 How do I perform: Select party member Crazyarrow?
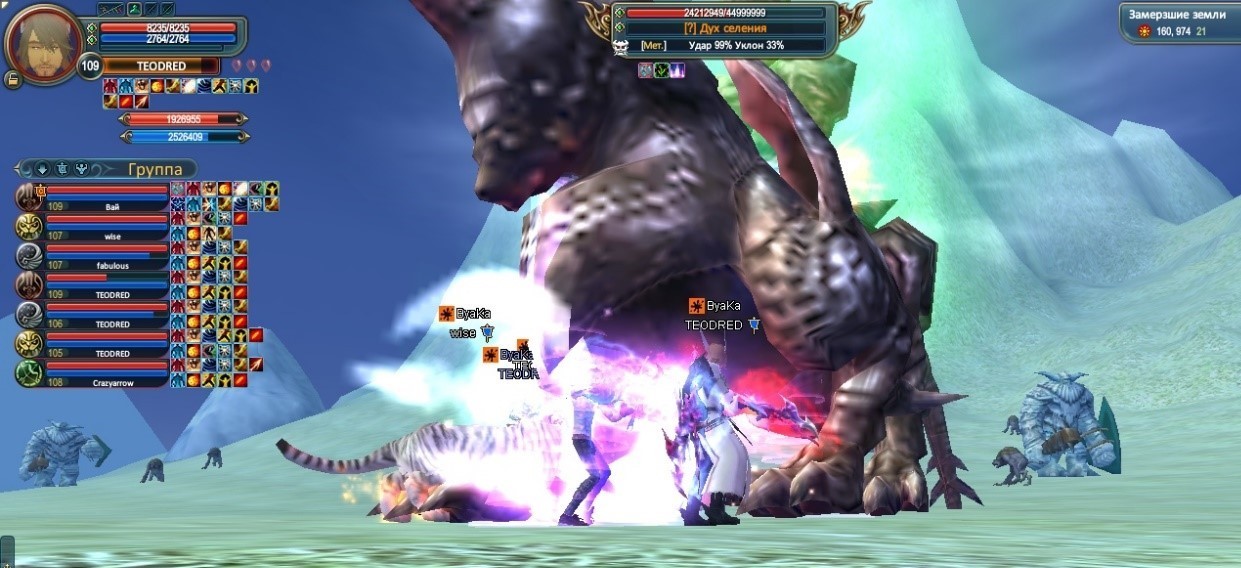110,374
